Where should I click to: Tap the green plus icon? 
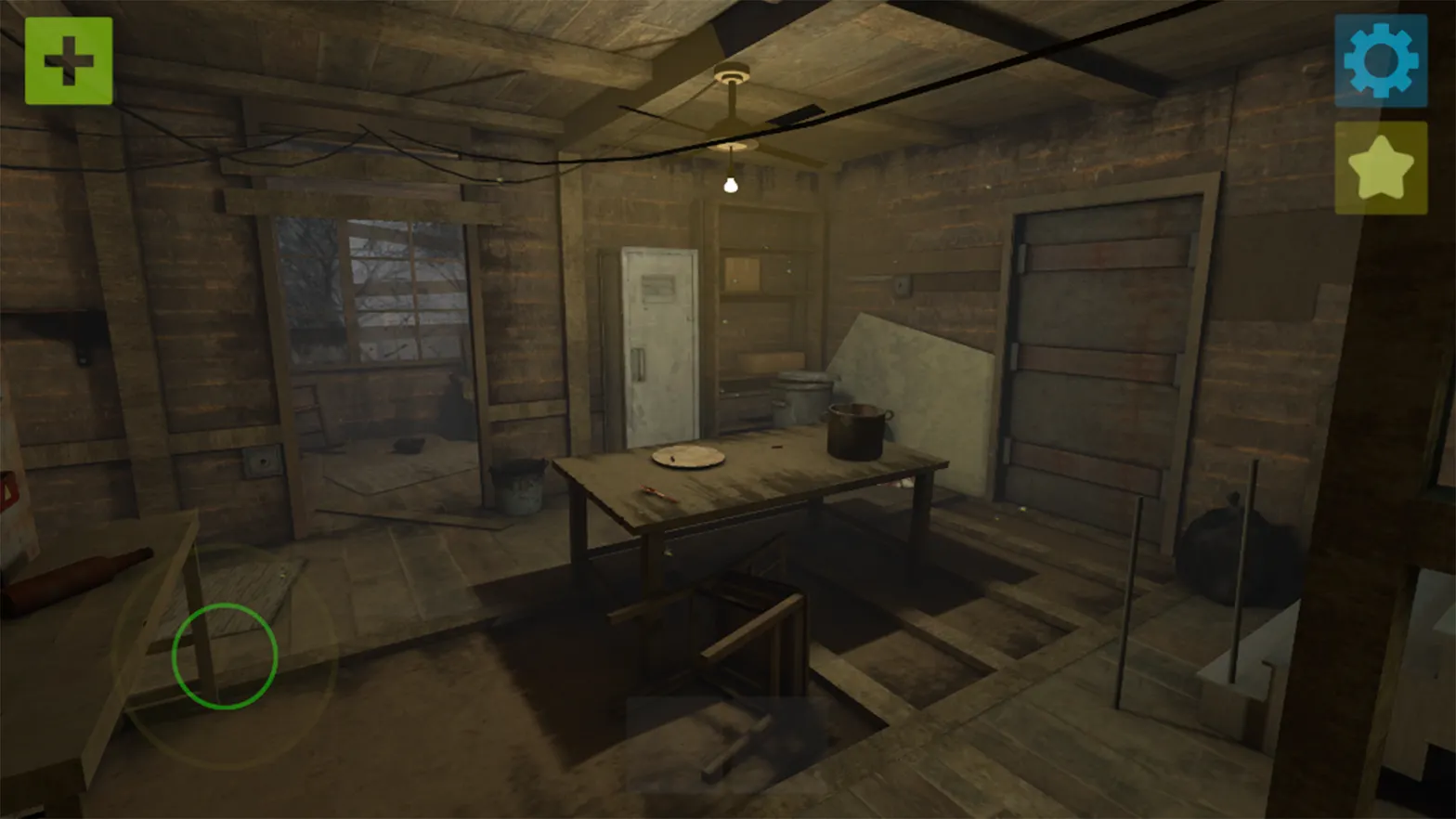click(67, 61)
